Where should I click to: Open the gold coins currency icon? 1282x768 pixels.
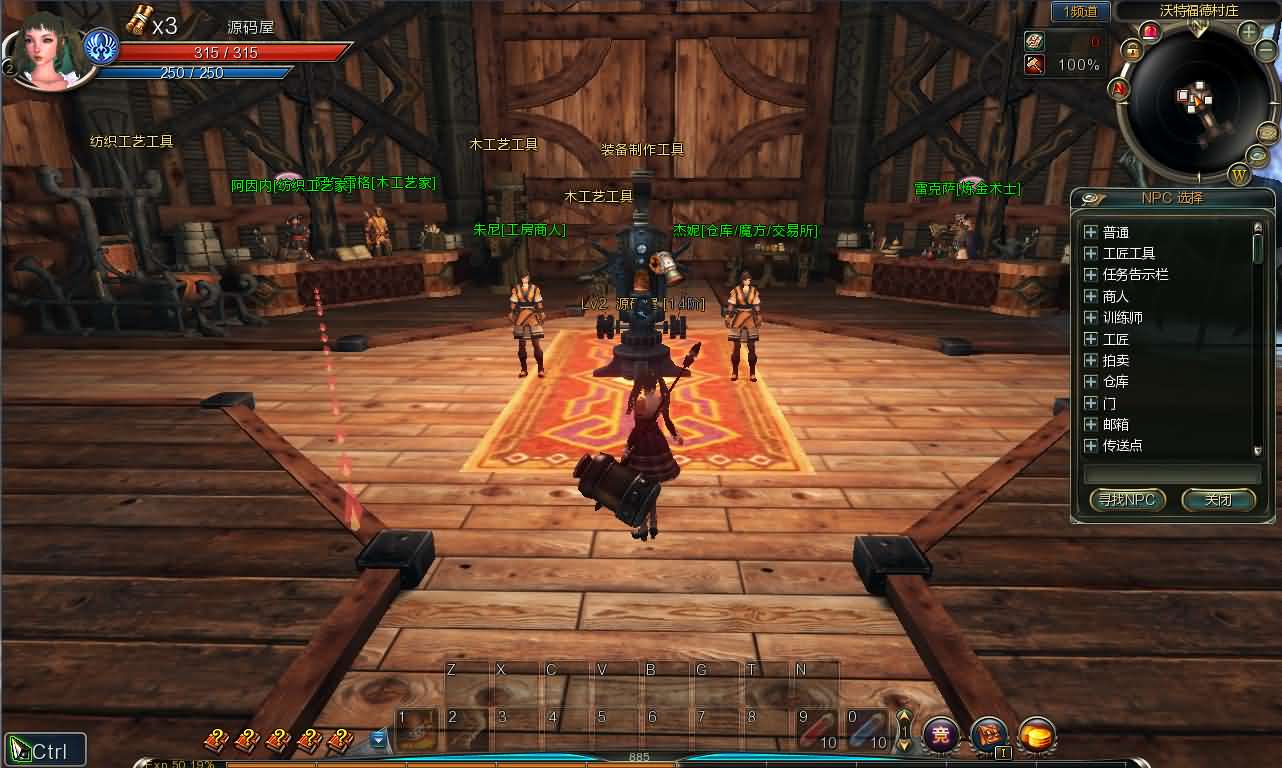[x=1037, y=735]
